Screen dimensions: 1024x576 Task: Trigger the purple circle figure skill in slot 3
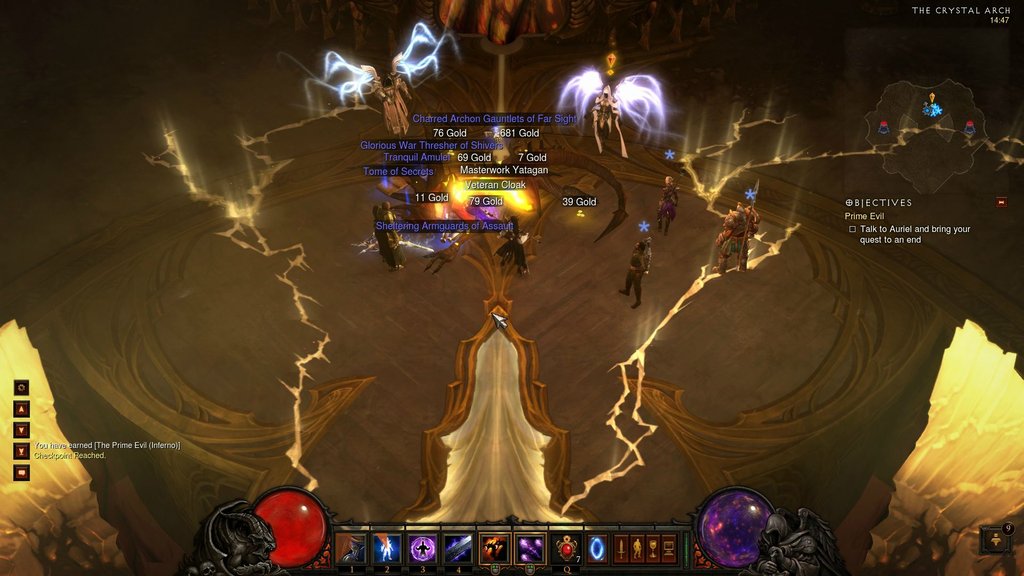(x=422, y=549)
